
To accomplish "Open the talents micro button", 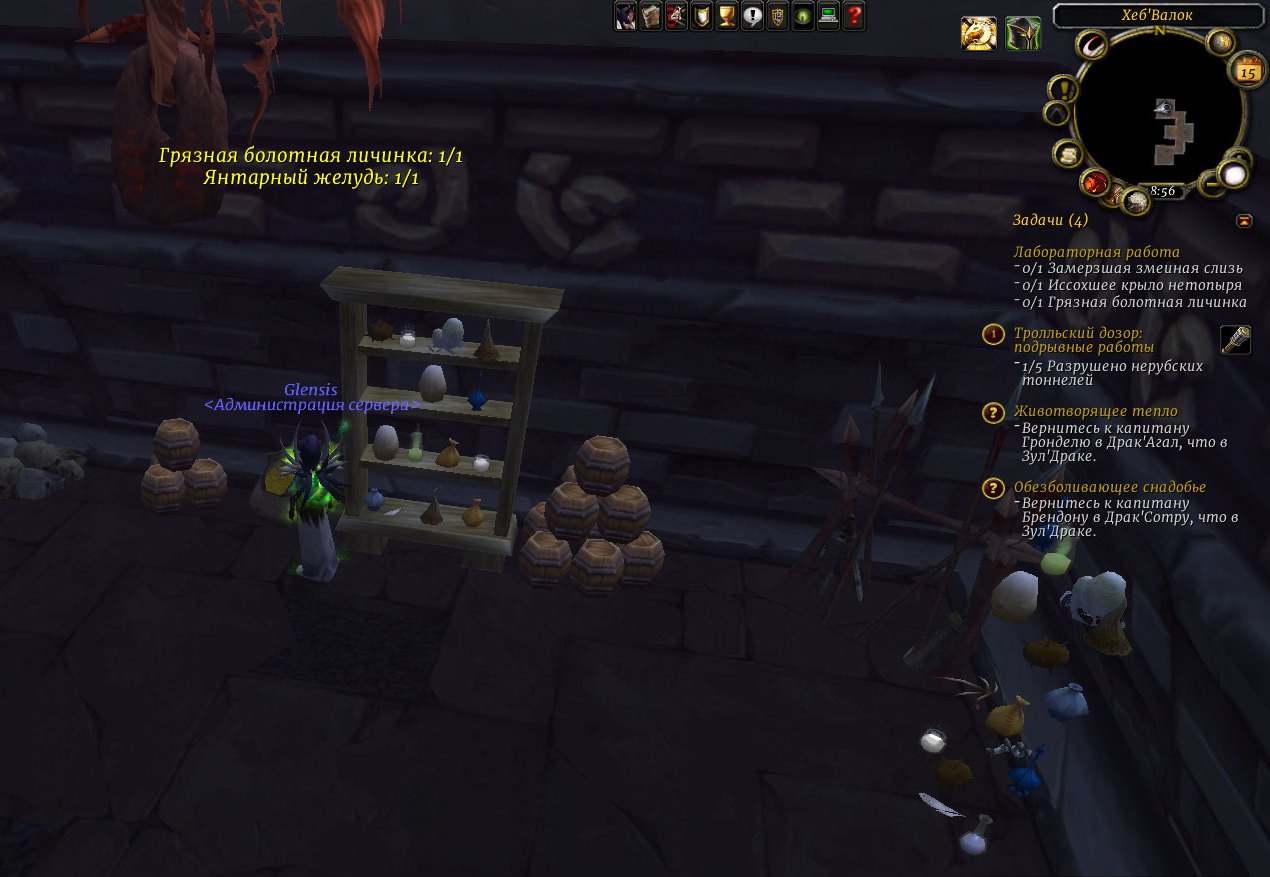I will pos(676,16).
